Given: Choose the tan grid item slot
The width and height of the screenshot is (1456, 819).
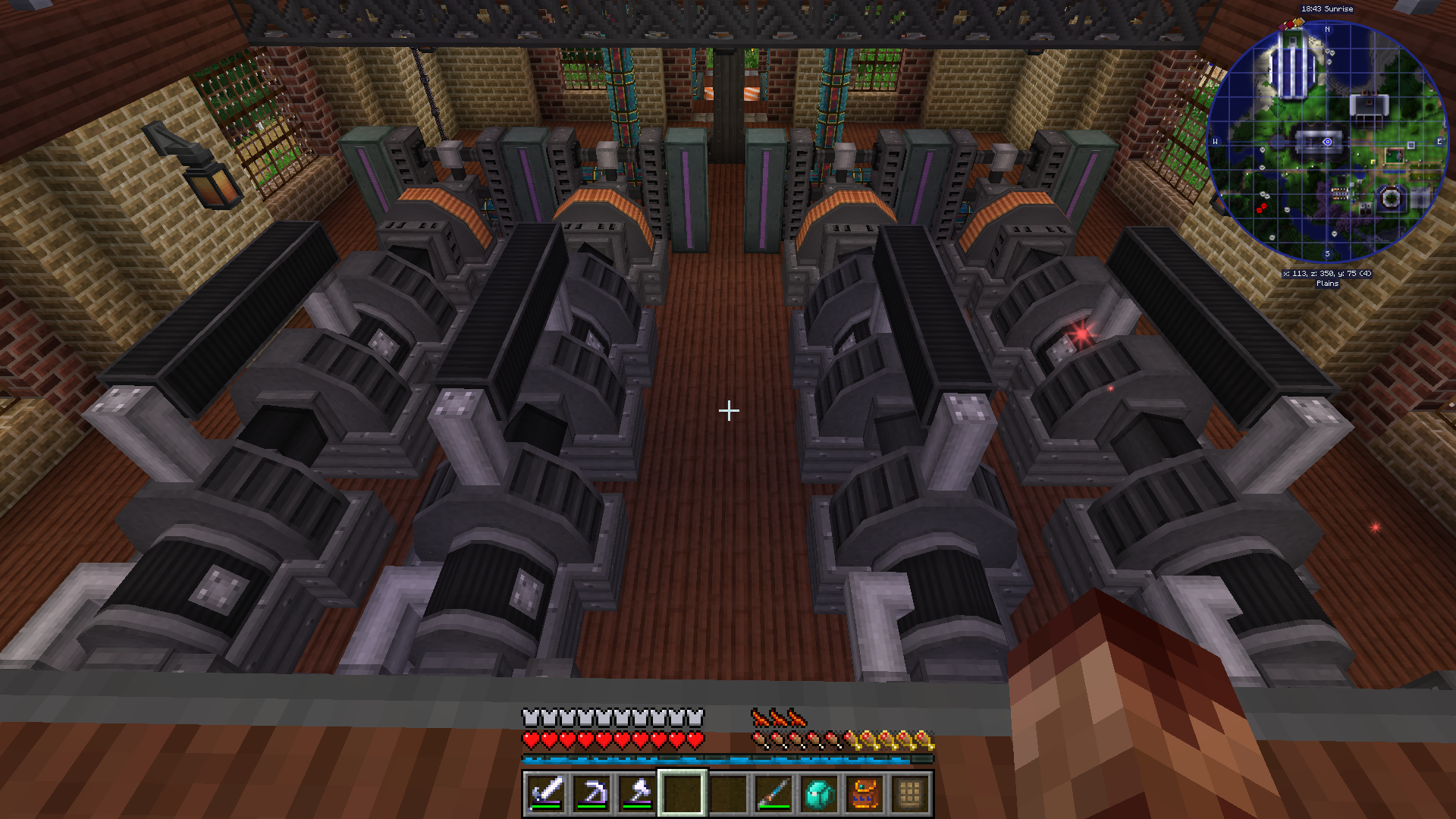Looking at the screenshot, I should click(910, 794).
